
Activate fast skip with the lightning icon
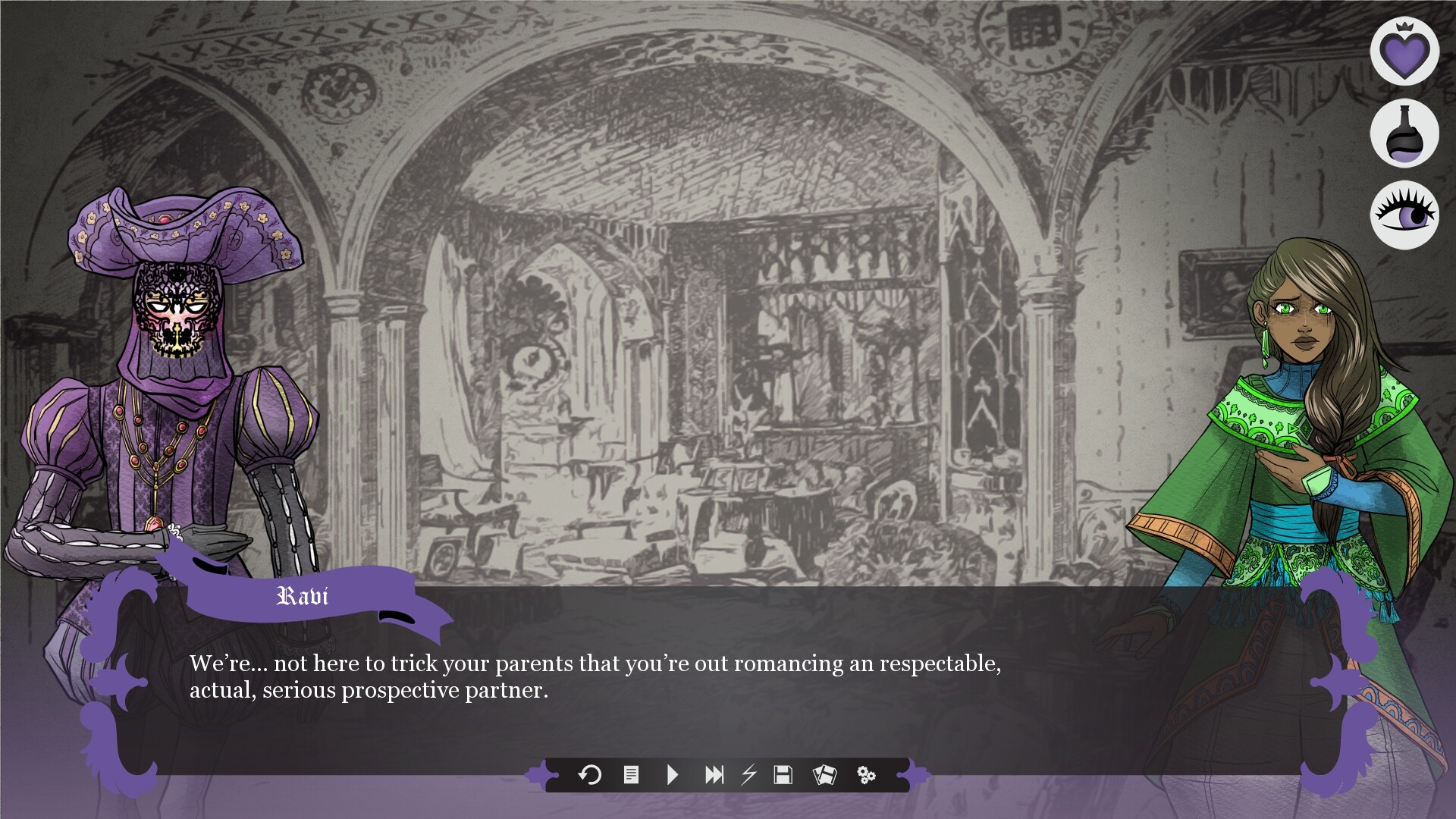click(749, 776)
